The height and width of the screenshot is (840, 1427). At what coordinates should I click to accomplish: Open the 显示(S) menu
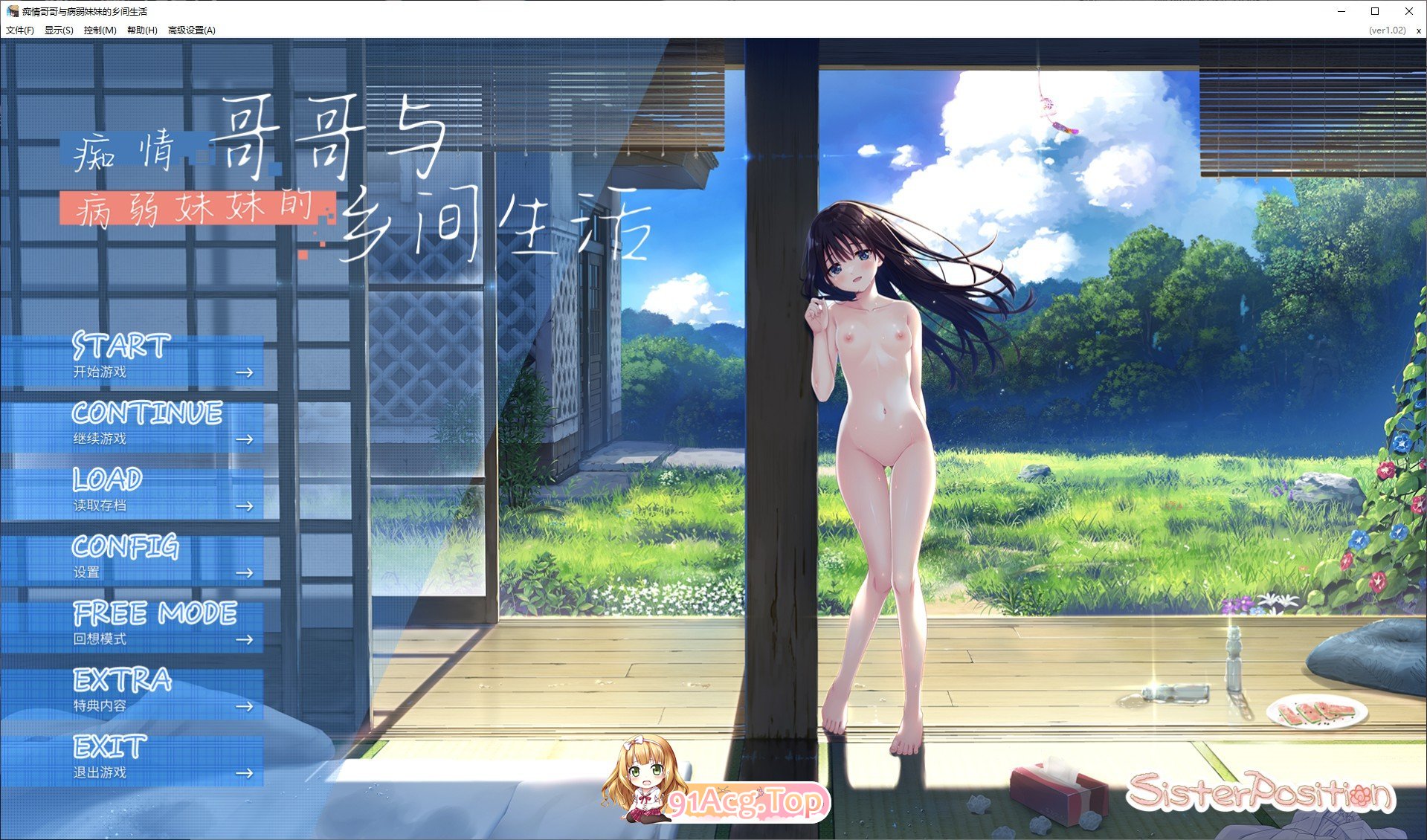[58, 30]
